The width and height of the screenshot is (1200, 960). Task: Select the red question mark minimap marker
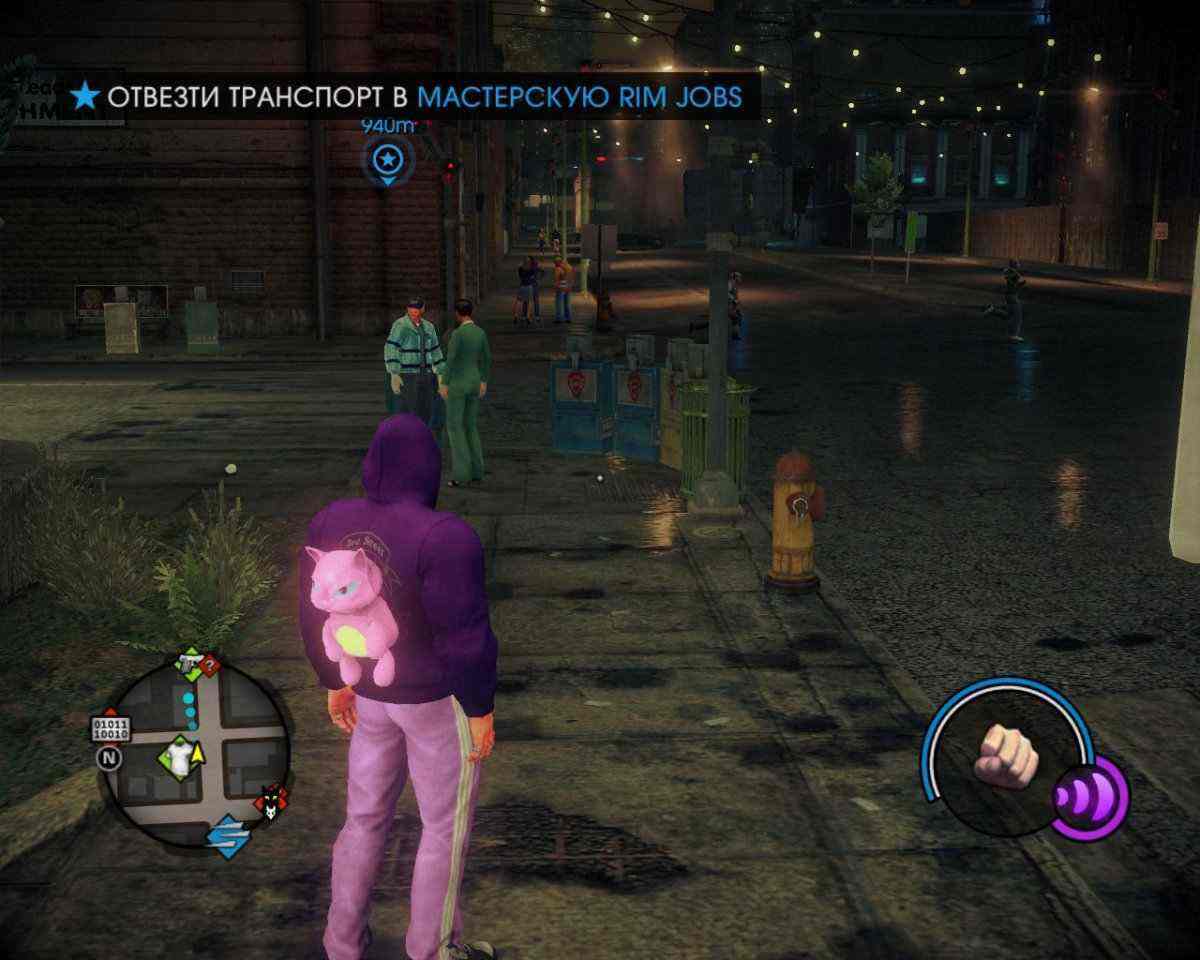(209, 667)
